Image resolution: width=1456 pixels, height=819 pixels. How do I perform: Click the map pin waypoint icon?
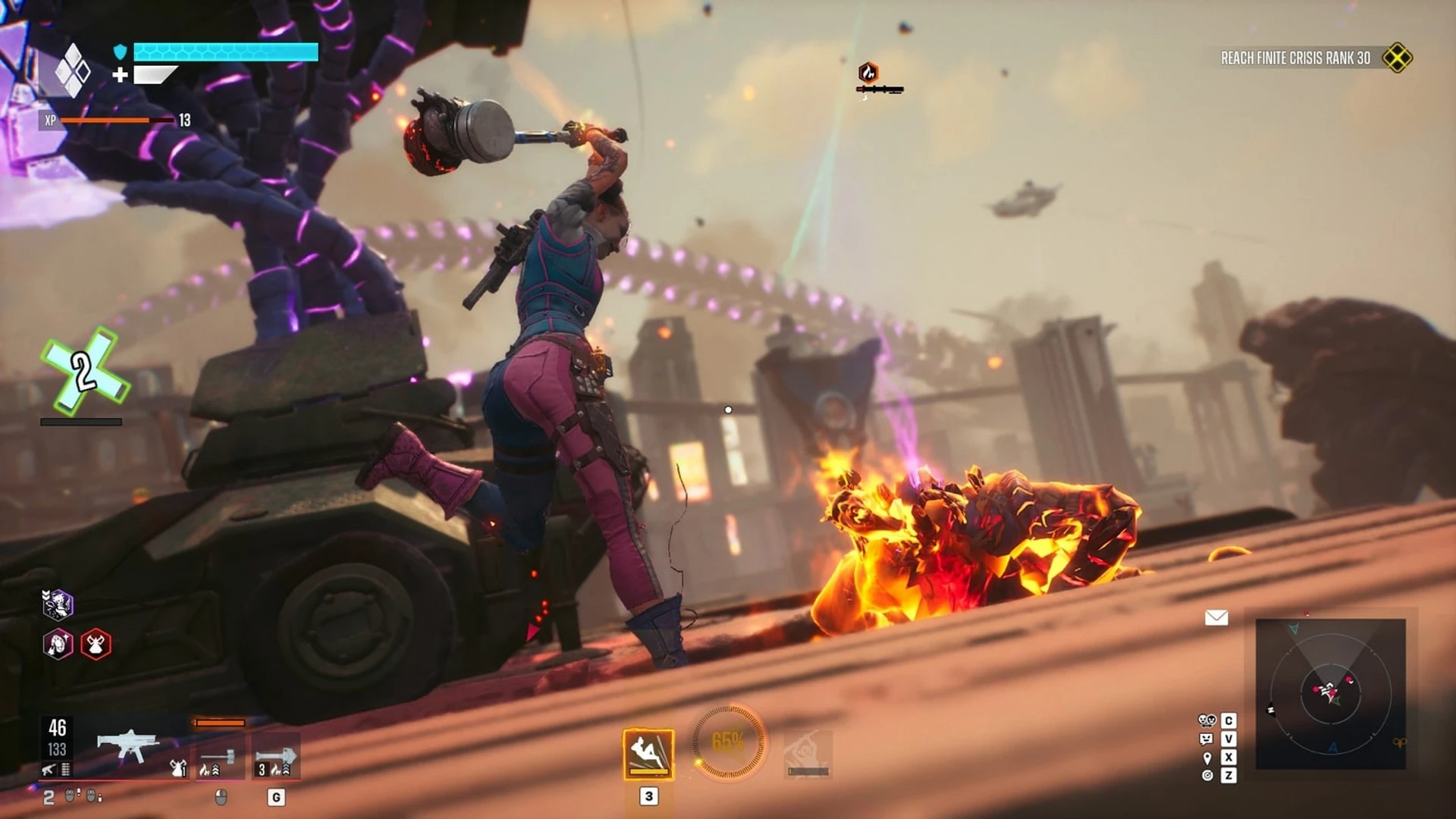click(x=1207, y=758)
